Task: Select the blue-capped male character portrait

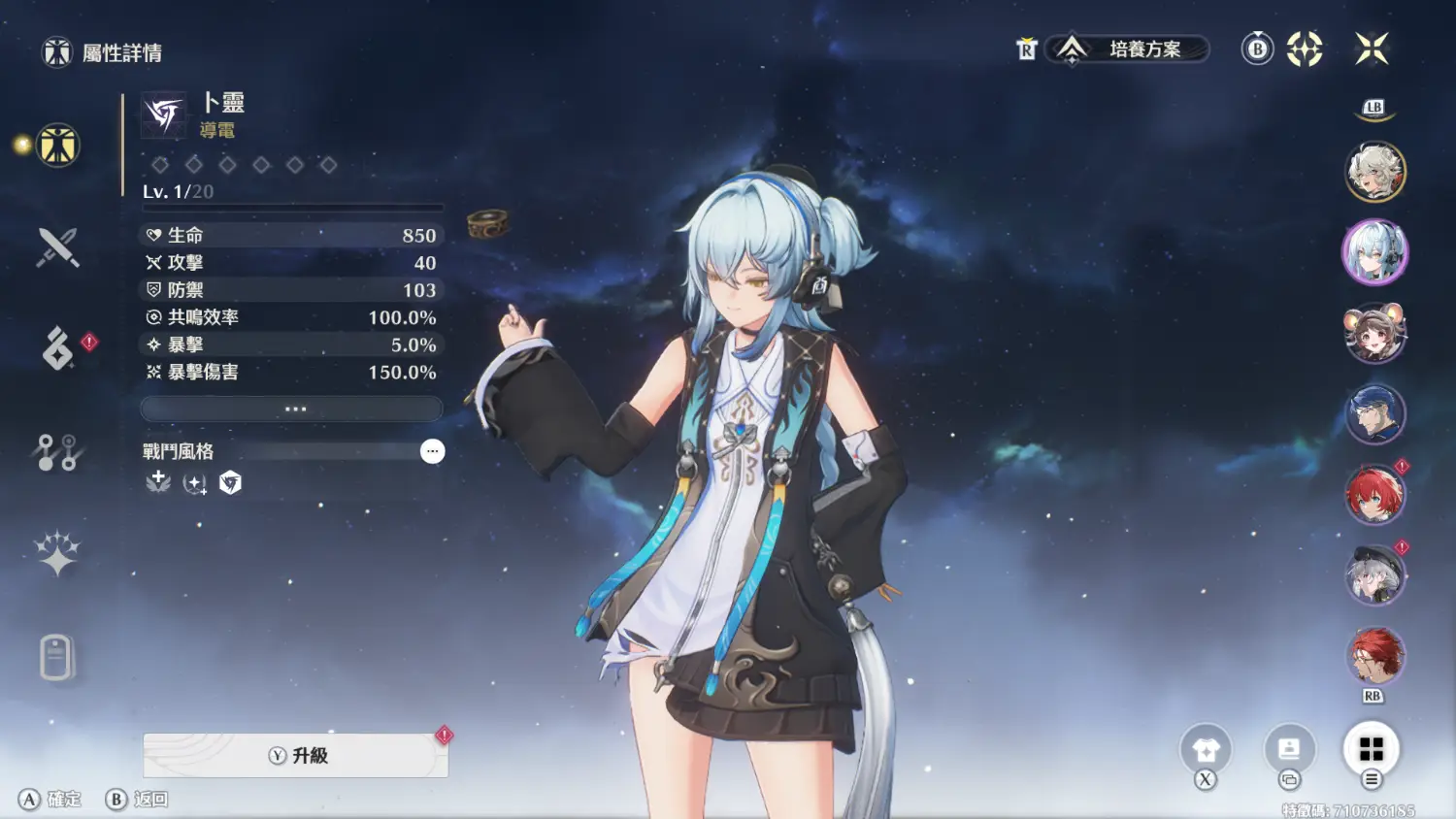Action: [x=1374, y=414]
